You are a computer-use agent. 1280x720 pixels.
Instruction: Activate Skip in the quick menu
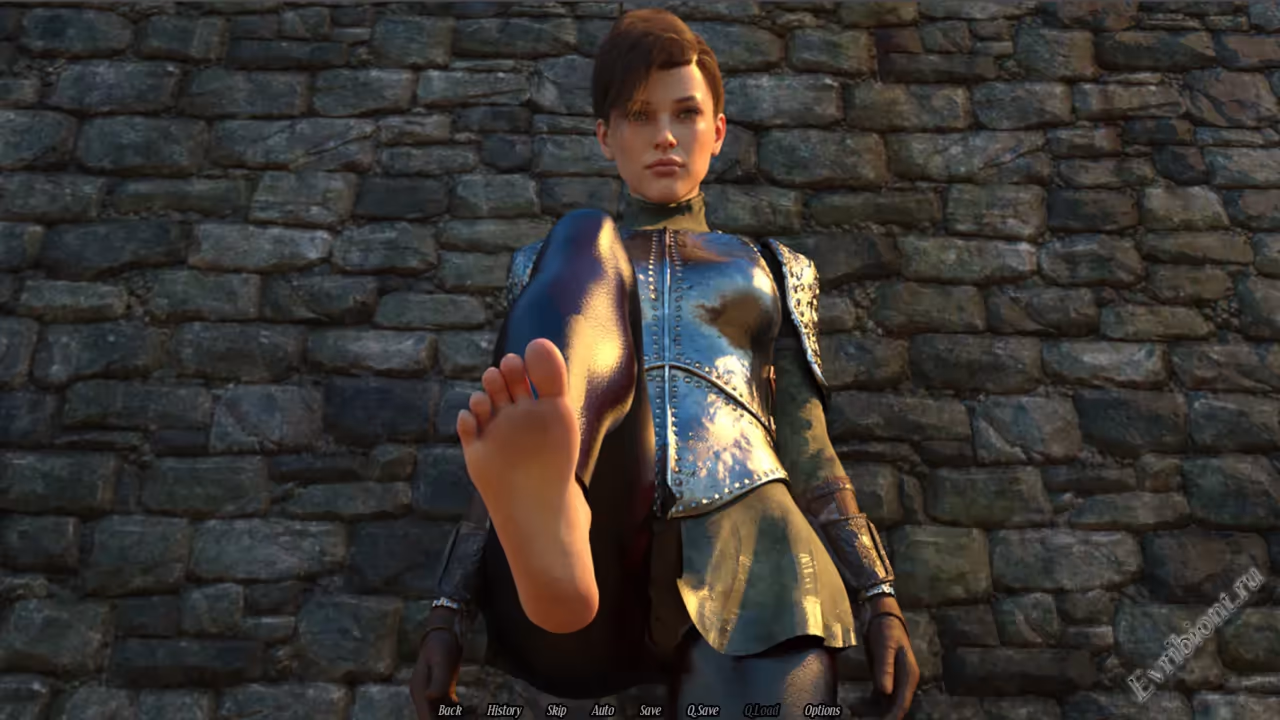[x=556, y=710]
